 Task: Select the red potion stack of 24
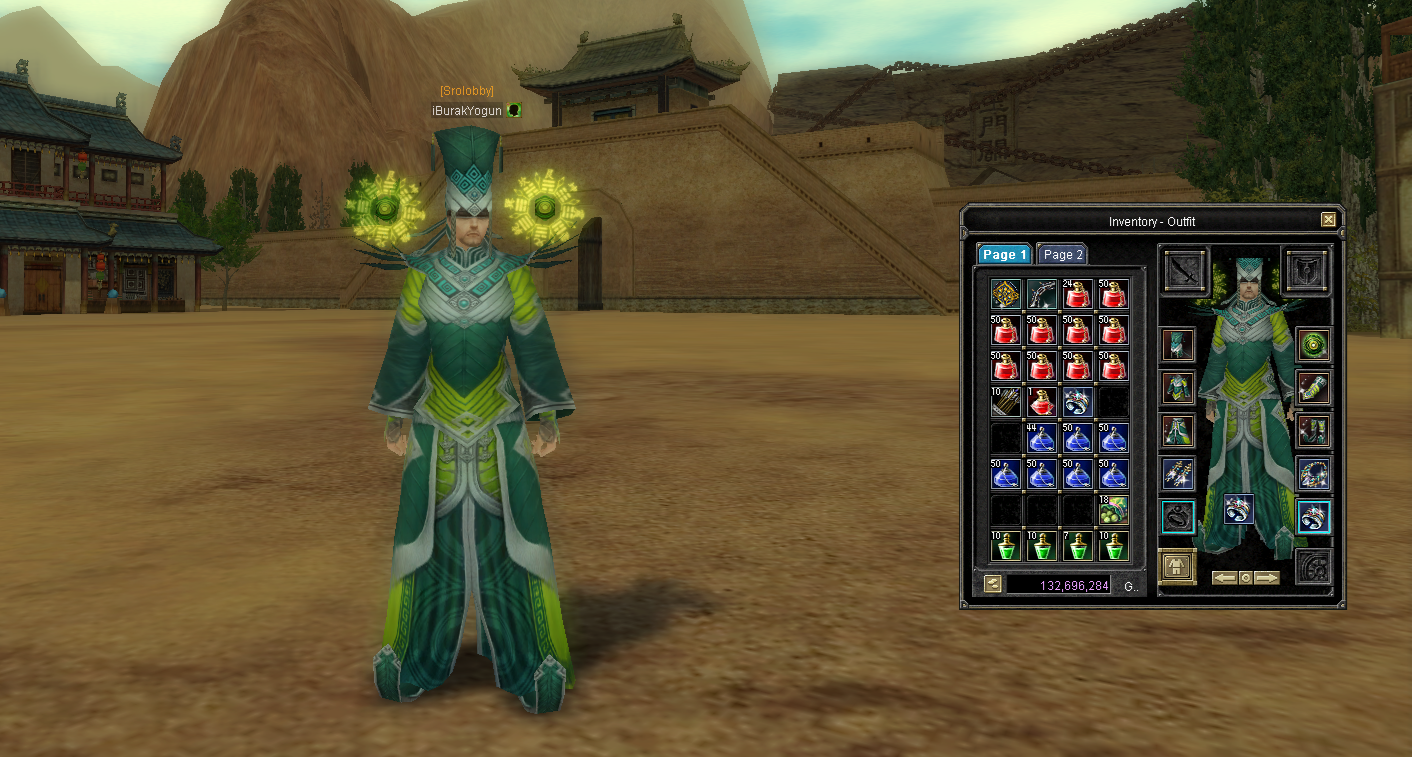[1077, 295]
